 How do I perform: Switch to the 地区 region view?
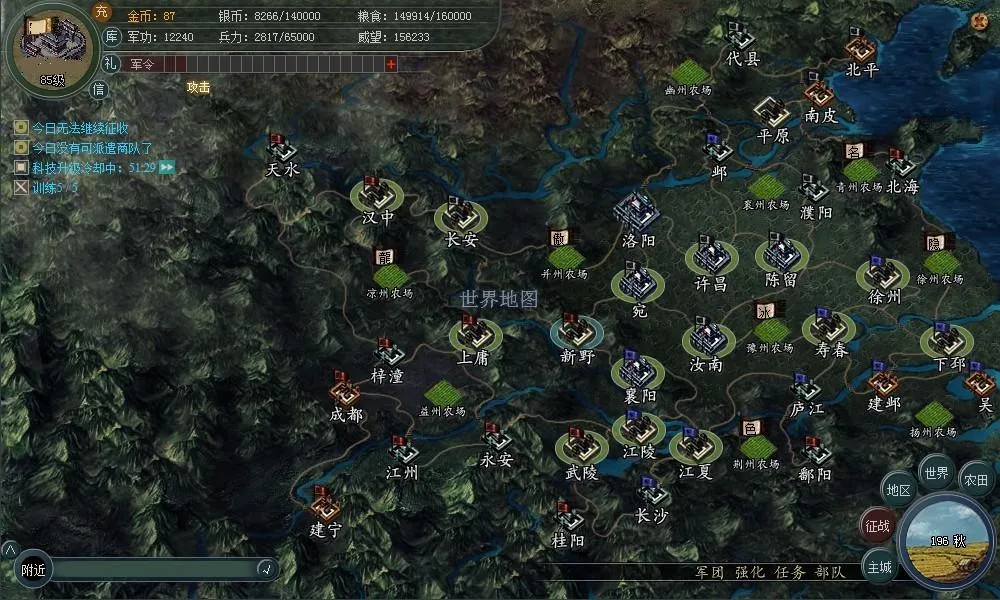898,491
